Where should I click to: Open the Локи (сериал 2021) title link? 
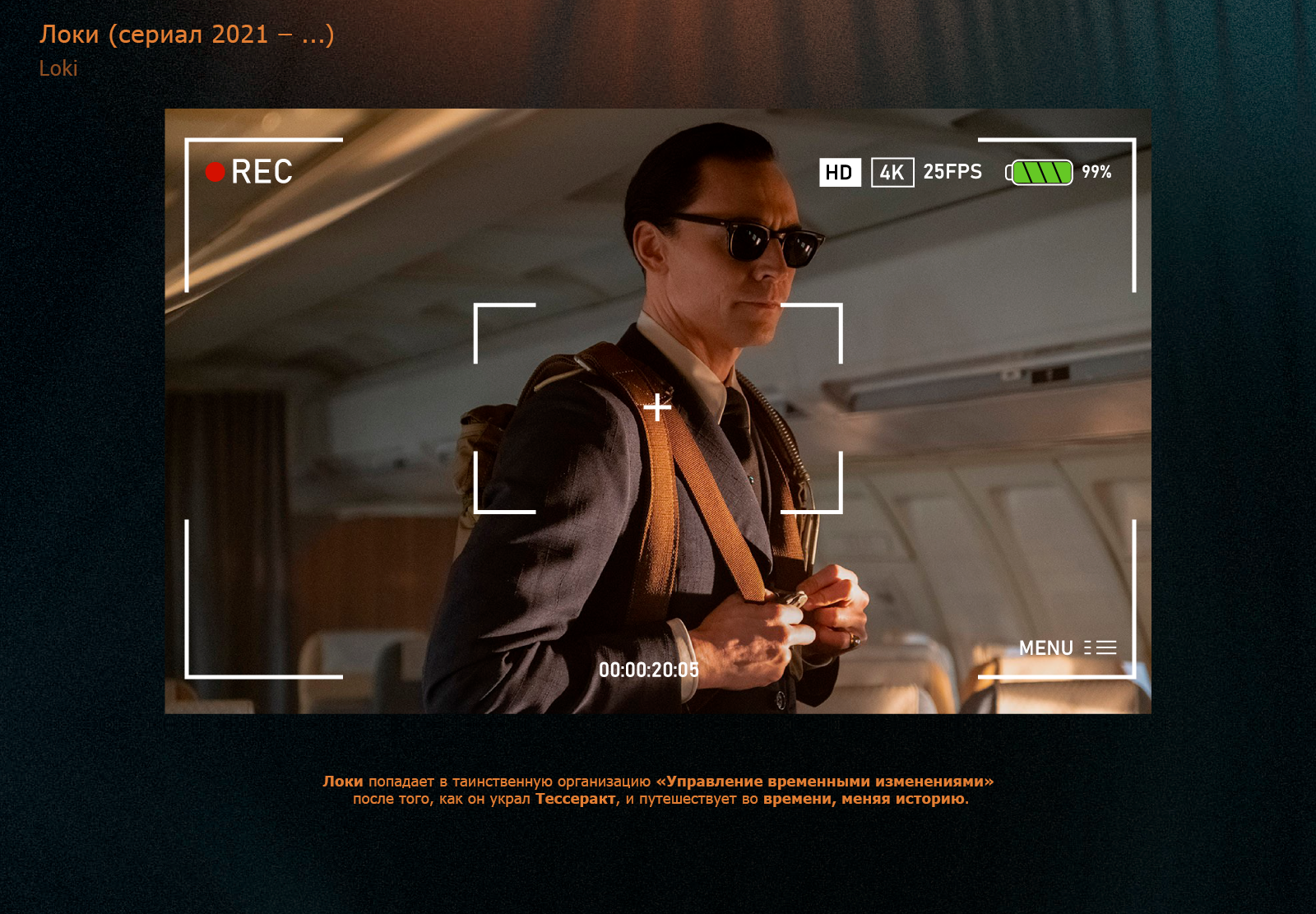pyautogui.click(x=187, y=35)
